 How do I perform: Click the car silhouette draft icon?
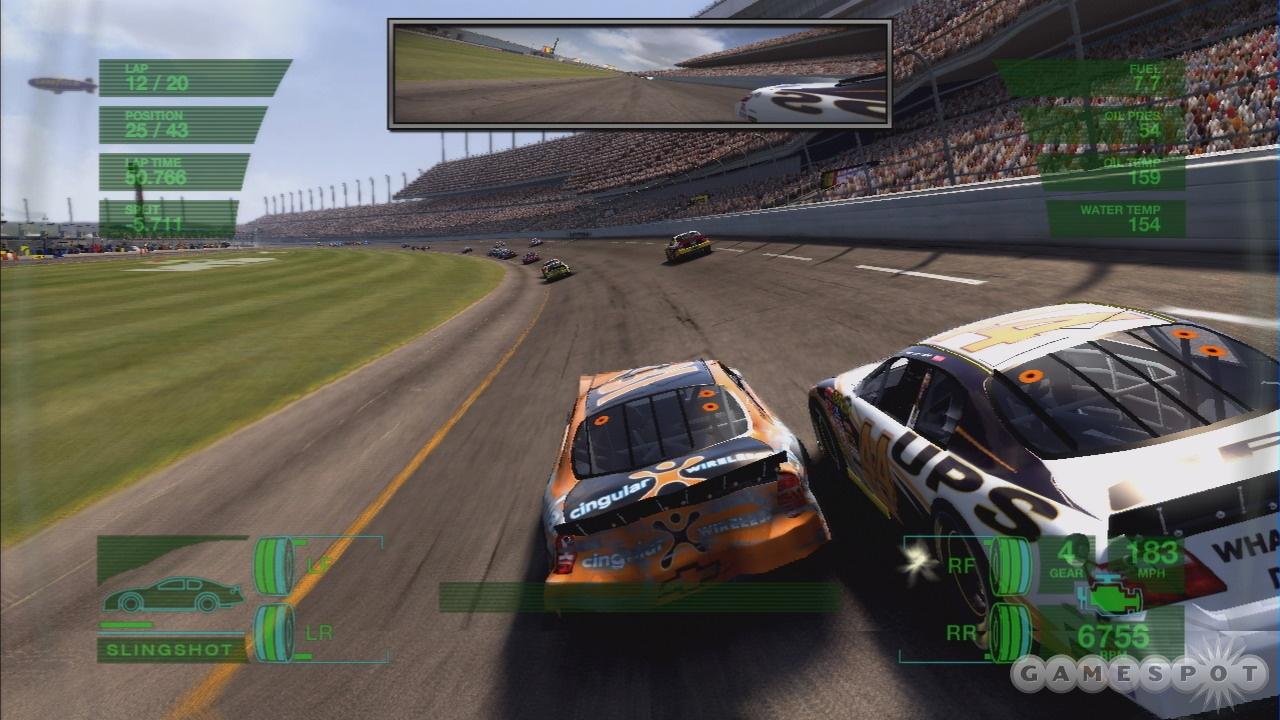(x=172, y=595)
